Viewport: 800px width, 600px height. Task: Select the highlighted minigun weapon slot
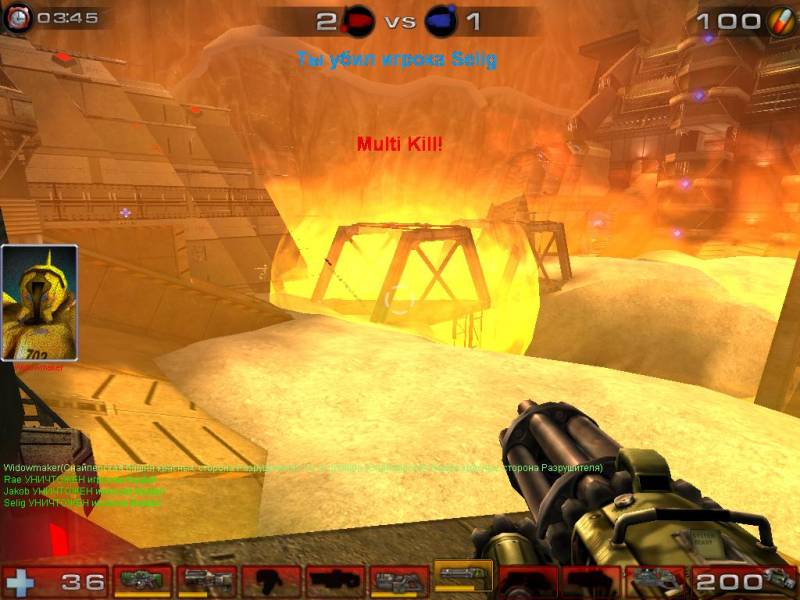click(463, 579)
